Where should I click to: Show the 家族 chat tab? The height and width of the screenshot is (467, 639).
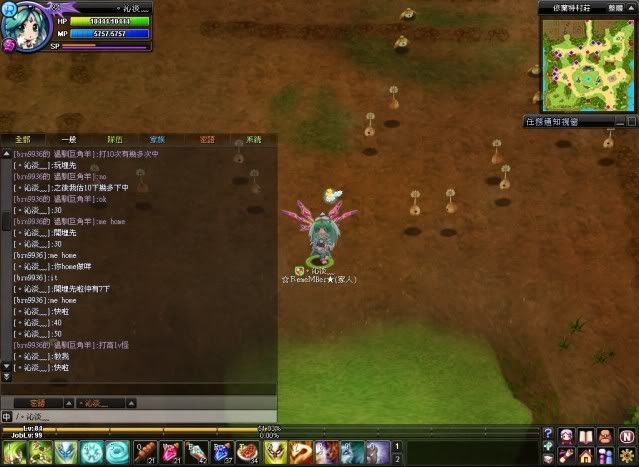158,140
